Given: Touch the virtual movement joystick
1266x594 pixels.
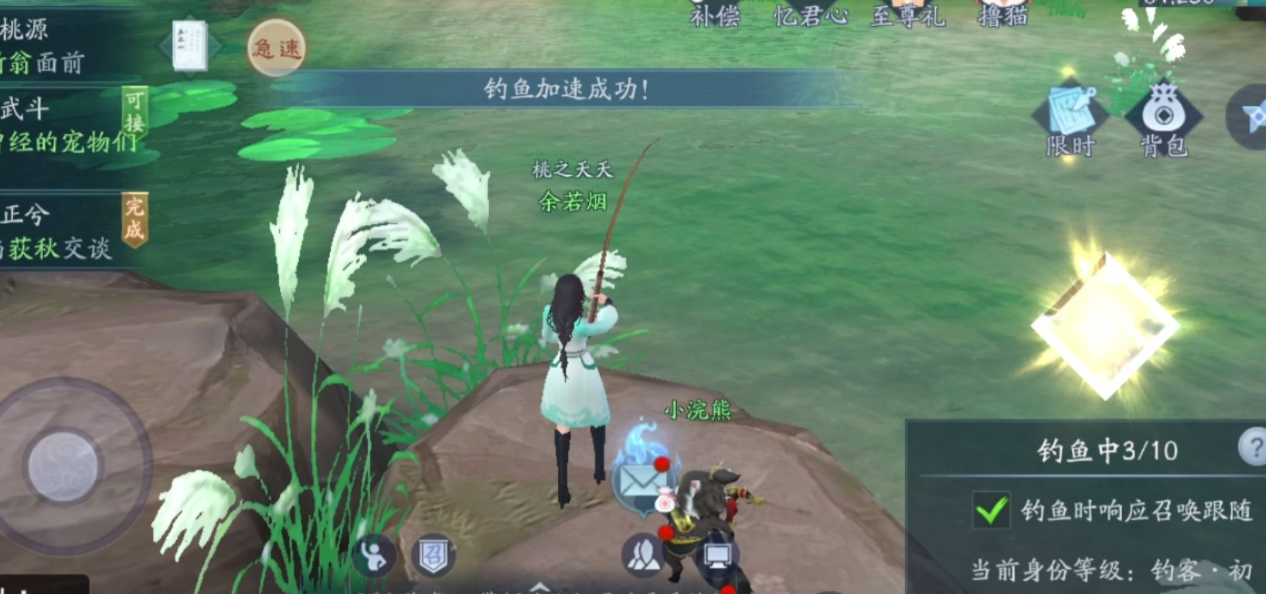Looking at the screenshot, I should [64, 466].
